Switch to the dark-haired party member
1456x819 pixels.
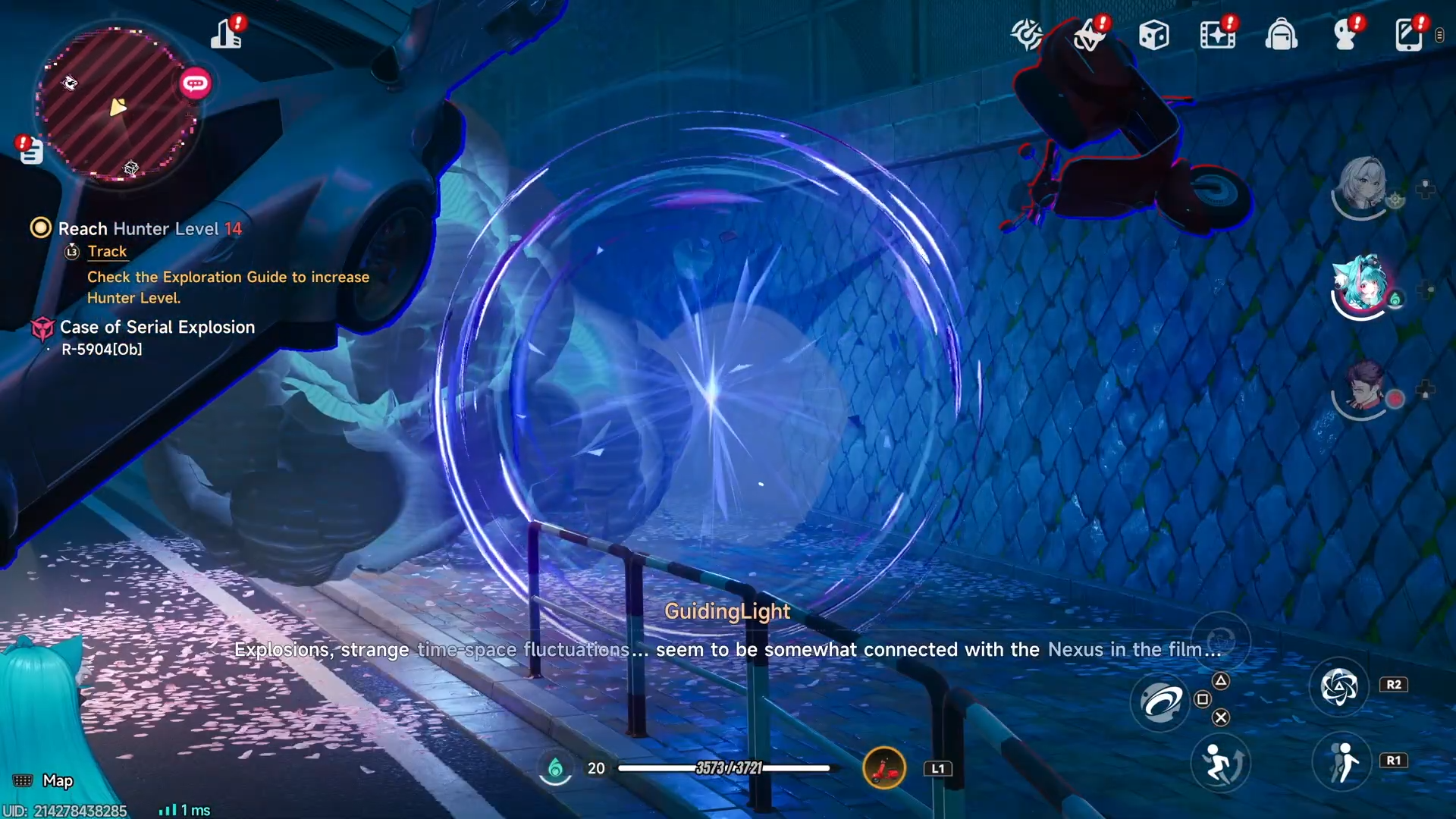click(x=1364, y=387)
